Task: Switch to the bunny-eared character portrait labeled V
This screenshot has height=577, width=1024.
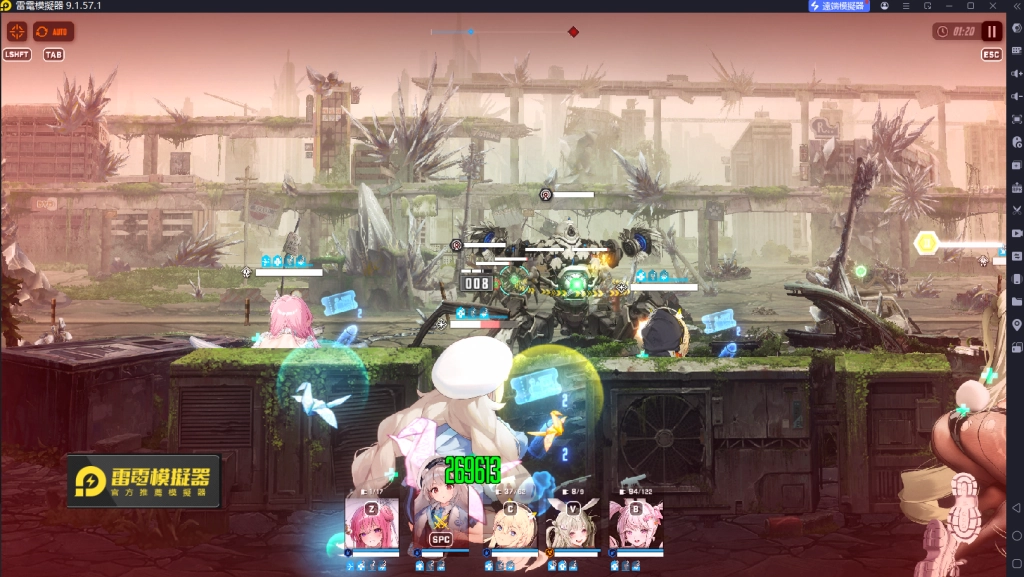Action: click(x=573, y=522)
